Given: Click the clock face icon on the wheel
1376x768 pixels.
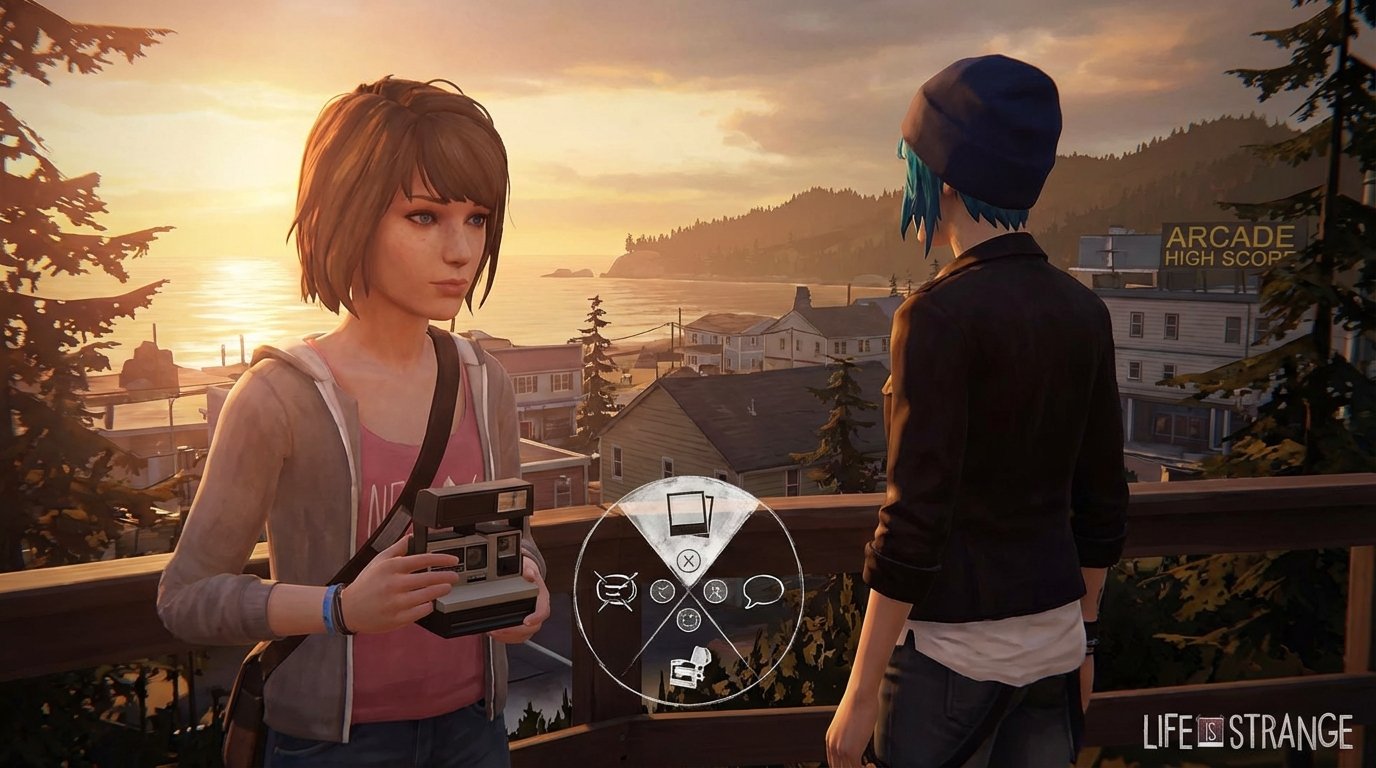Looking at the screenshot, I should (662, 590).
